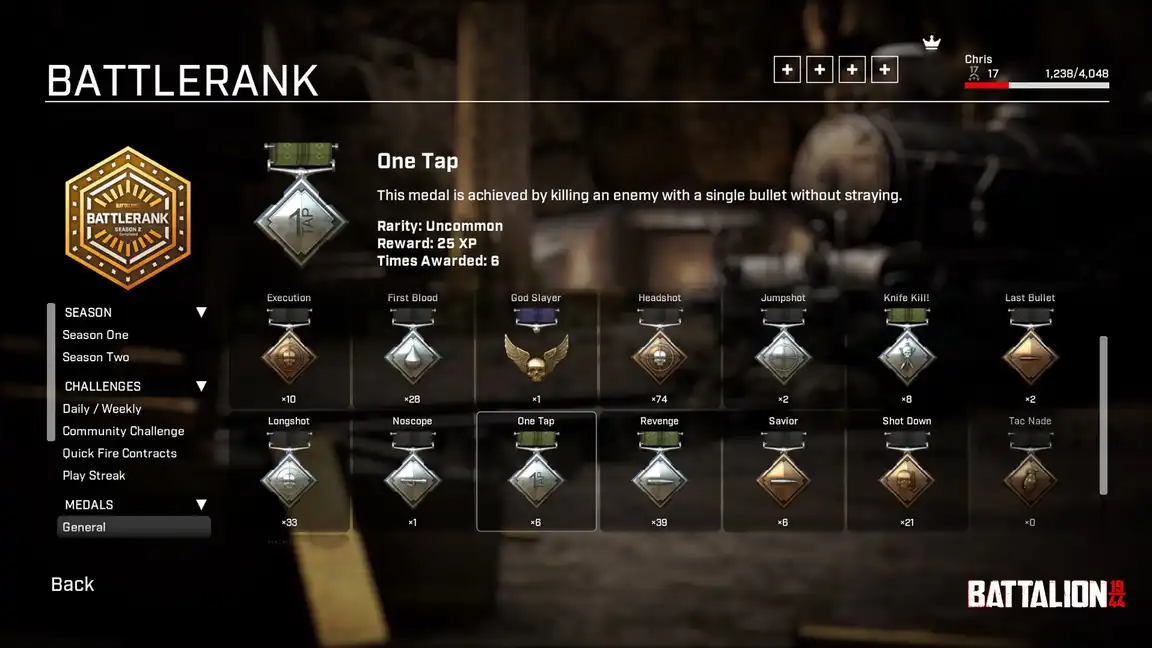
Task: Open Quick Fire Contracts
Action: click(x=119, y=453)
